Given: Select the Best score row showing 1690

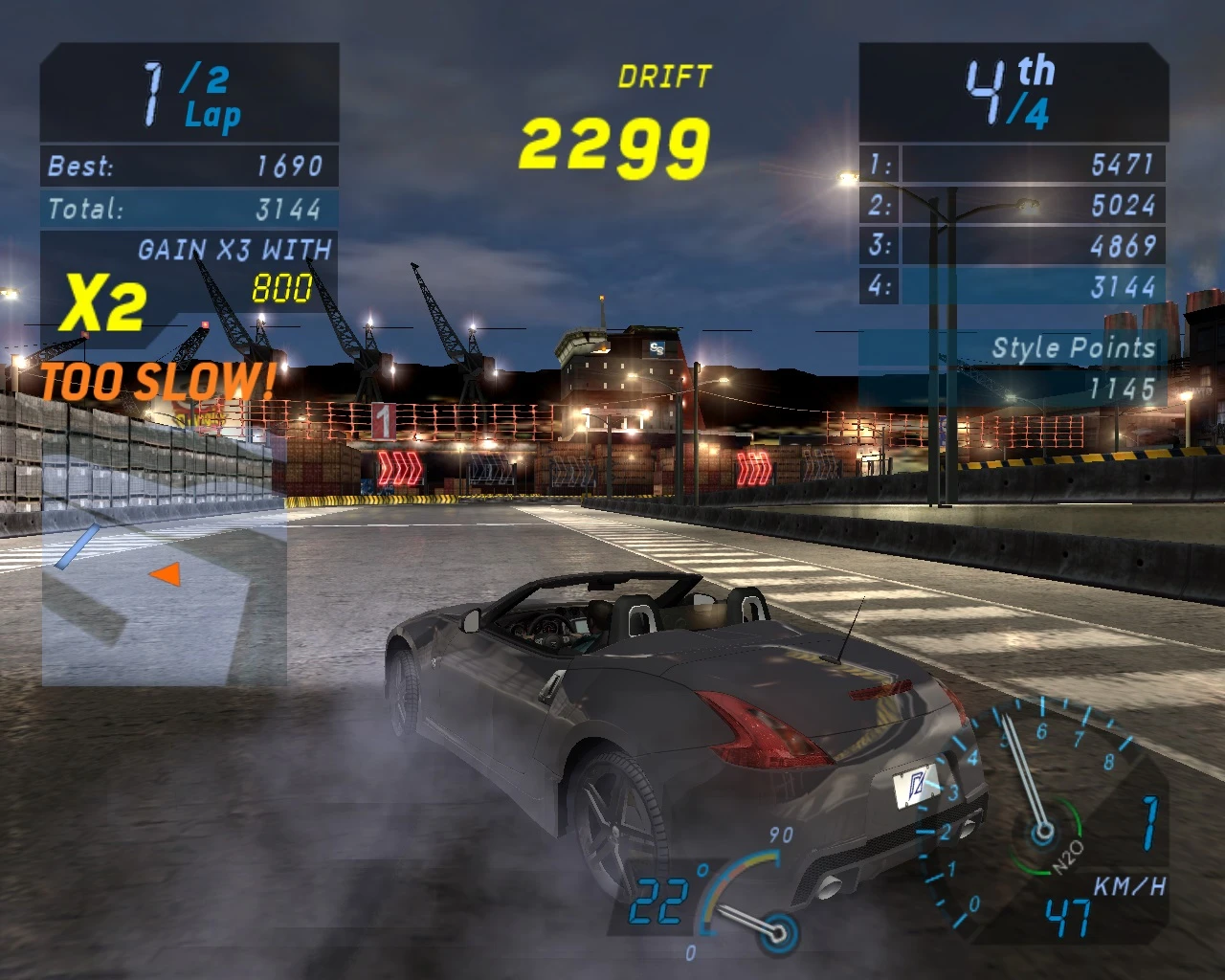Looking at the screenshot, I should click(x=188, y=166).
